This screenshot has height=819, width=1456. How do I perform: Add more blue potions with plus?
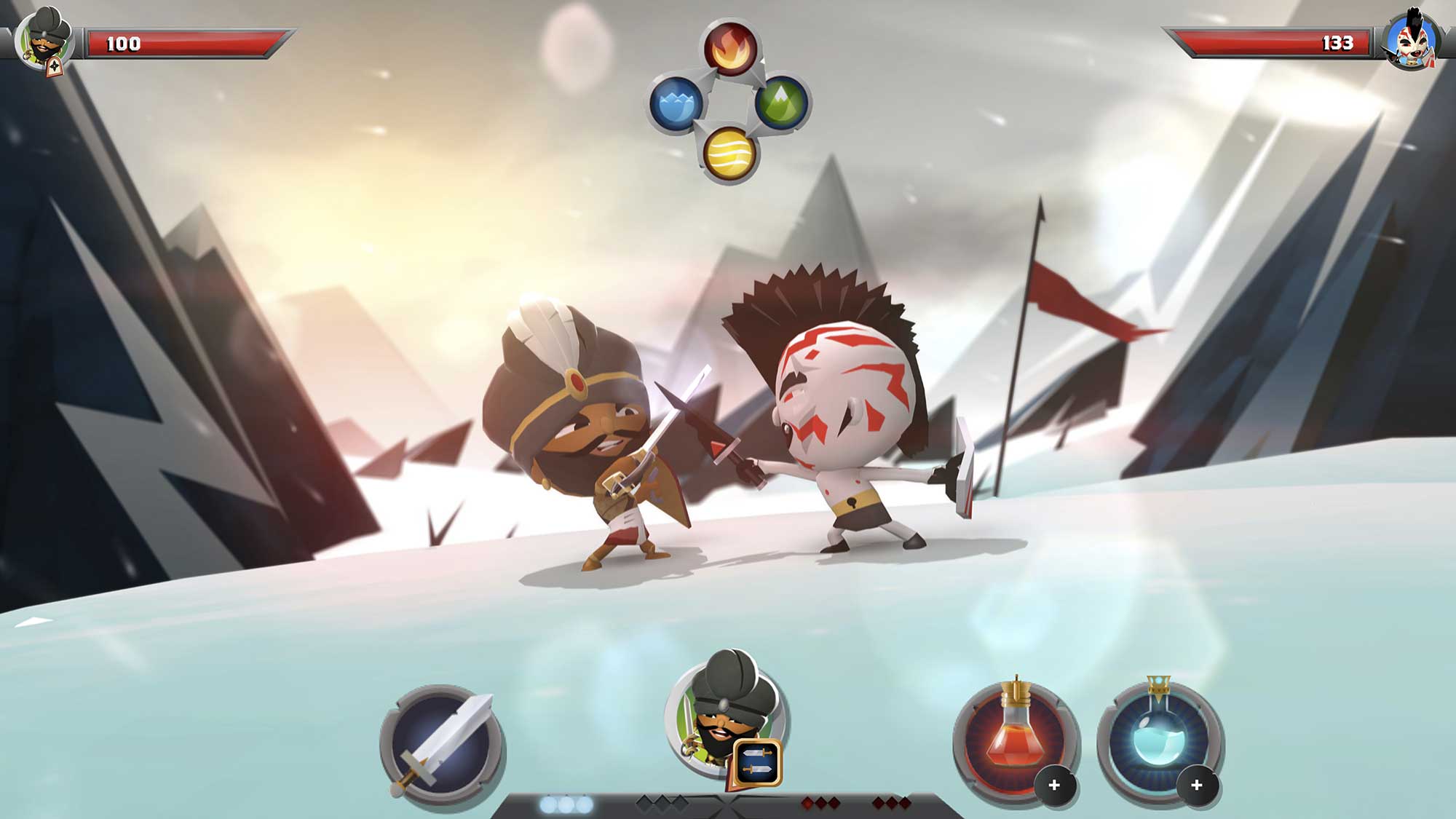click(1197, 786)
